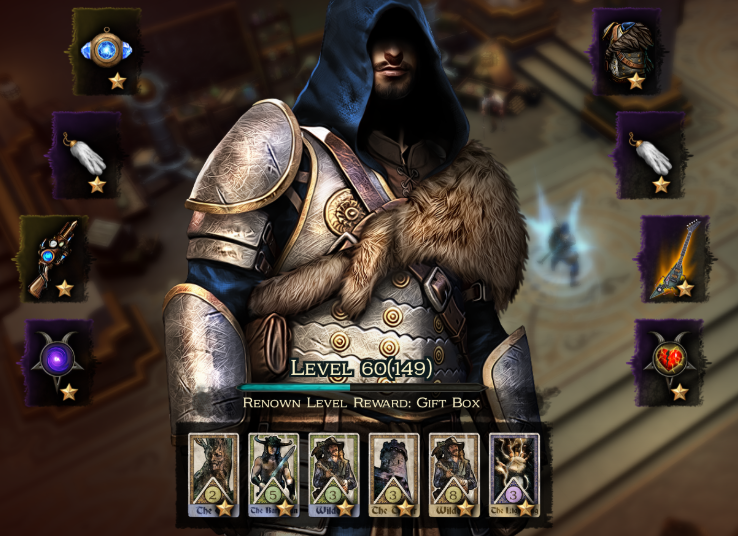Image resolution: width=738 pixels, height=536 pixels.
Task: Open the ornate rifle weapon slot
Action: [x=53, y=258]
